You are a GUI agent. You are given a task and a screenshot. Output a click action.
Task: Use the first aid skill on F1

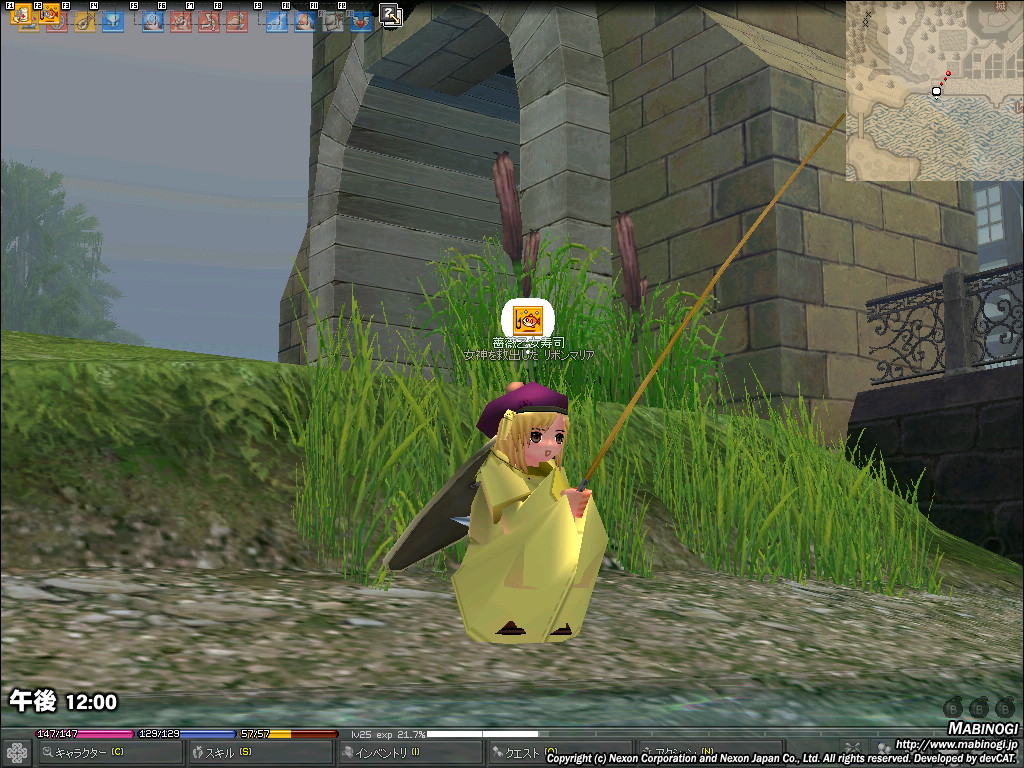coord(24,17)
